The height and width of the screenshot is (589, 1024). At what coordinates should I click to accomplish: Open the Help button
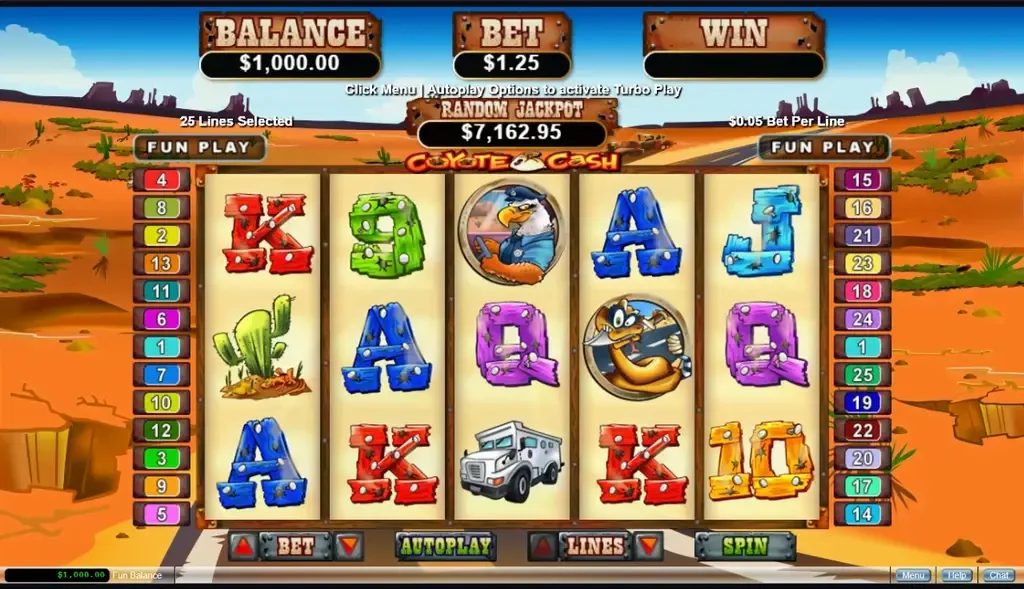957,575
